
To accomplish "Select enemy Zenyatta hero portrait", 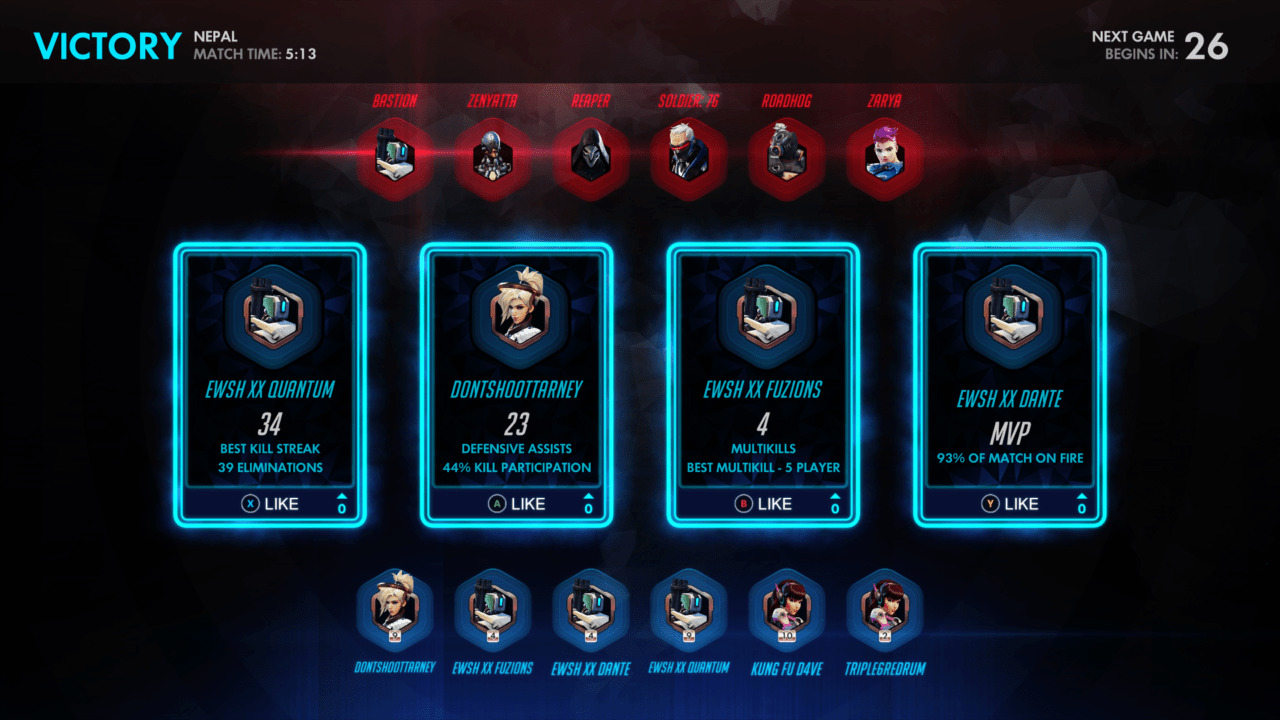I will [492, 158].
